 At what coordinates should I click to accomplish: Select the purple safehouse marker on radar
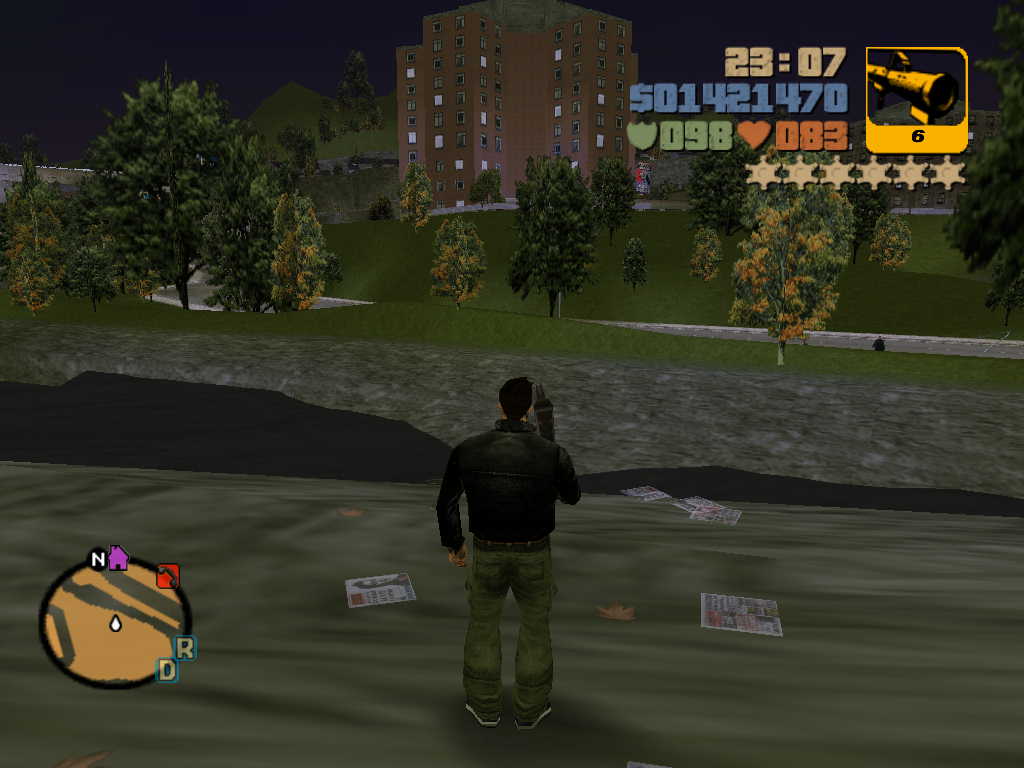coord(118,557)
